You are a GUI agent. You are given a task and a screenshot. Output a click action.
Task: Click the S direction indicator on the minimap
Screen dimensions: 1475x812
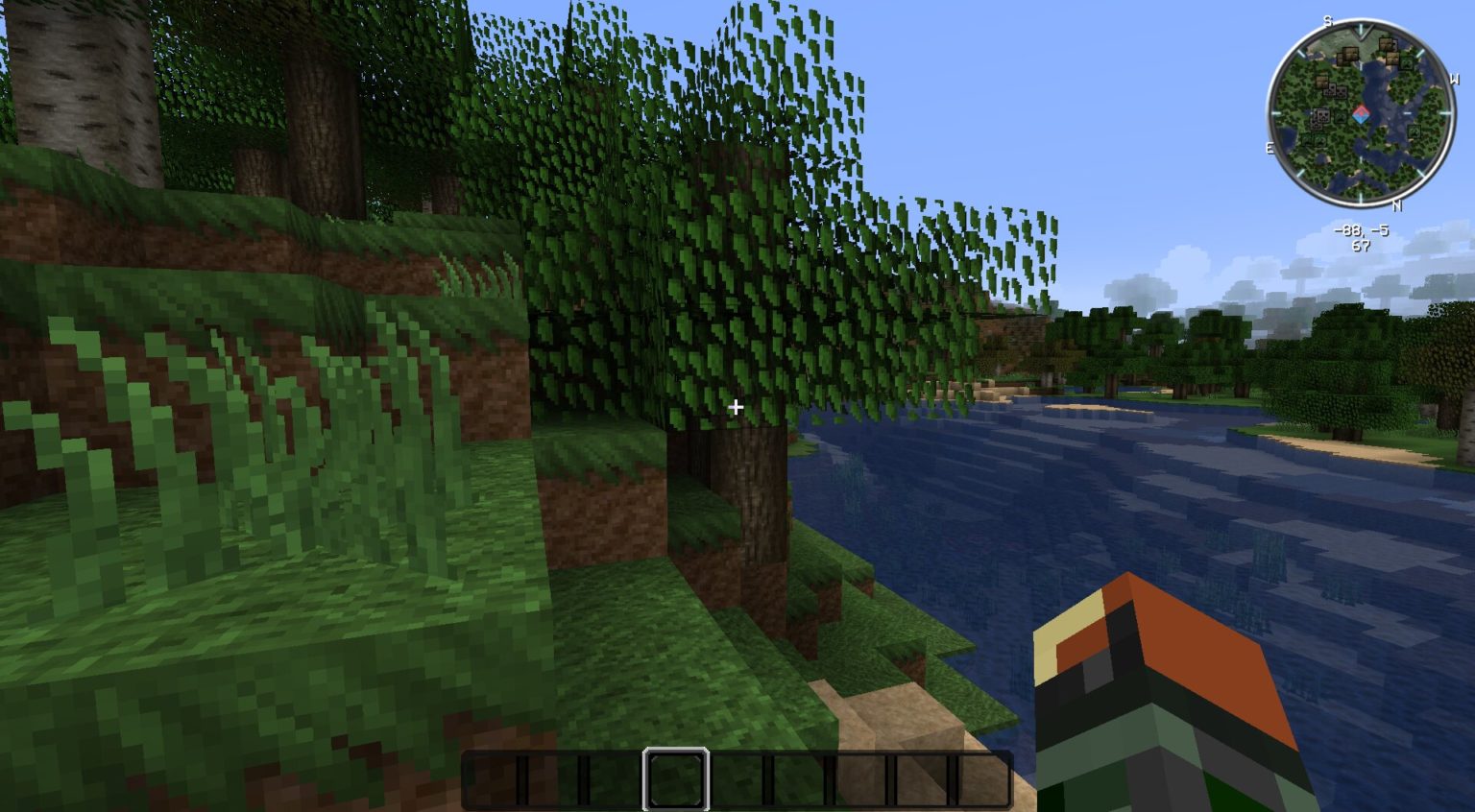(1327, 22)
